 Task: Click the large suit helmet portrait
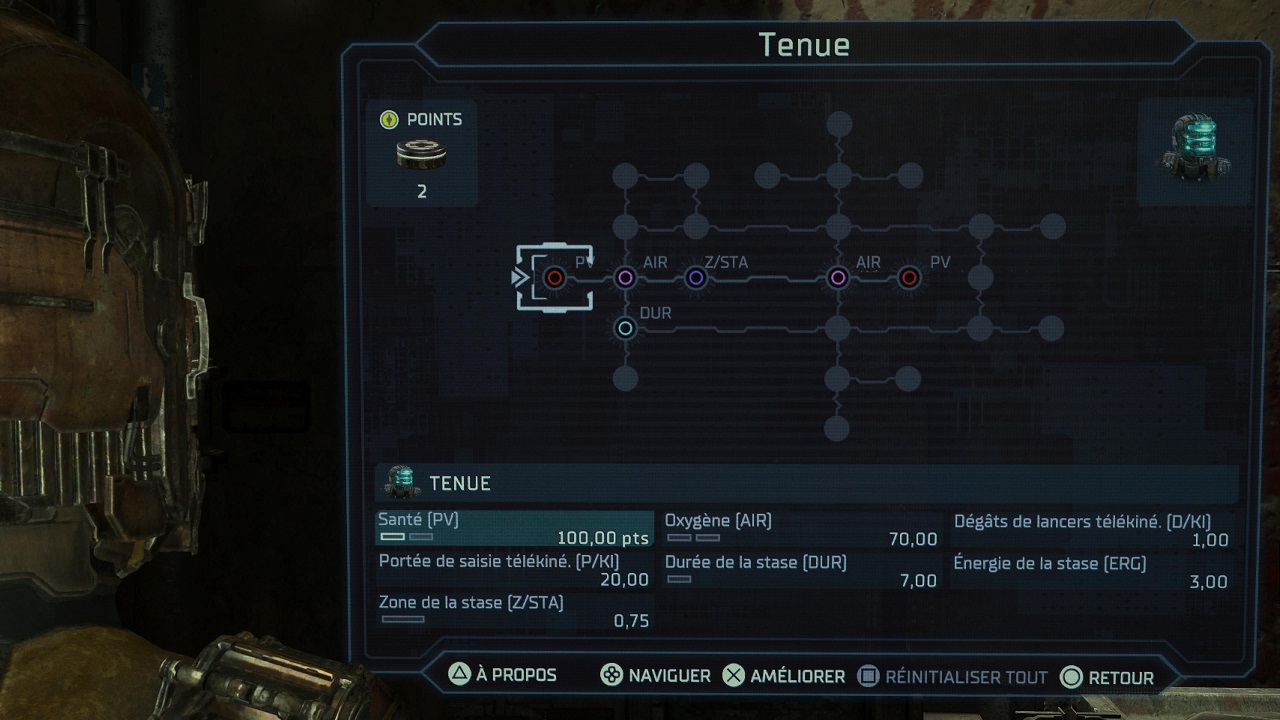[1194, 149]
